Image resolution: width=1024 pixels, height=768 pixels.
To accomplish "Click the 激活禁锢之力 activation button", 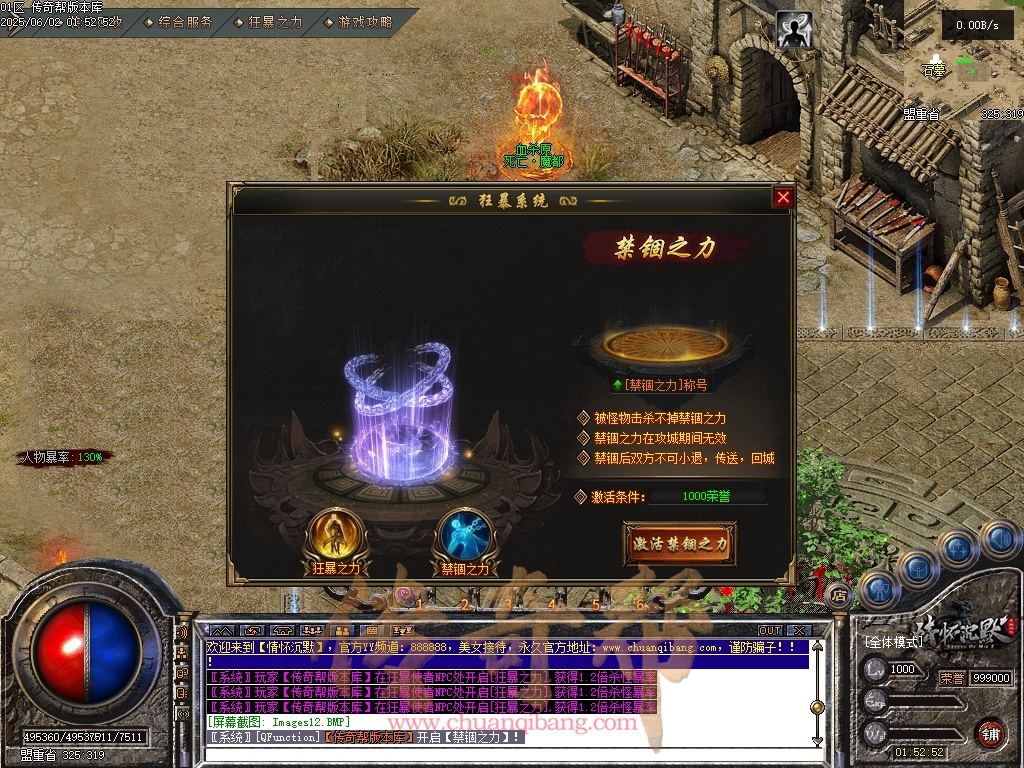I will [x=680, y=544].
